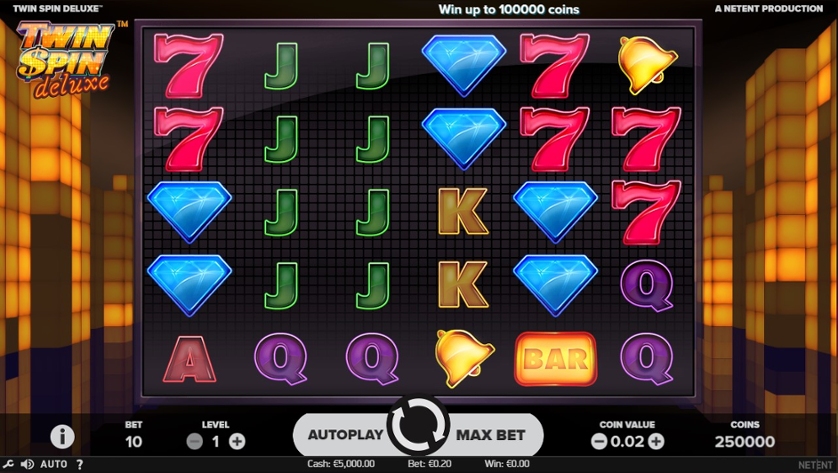Viewport: 838px width, 473px height.
Task: Decrease the bet level with minus
Action: click(195, 441)
